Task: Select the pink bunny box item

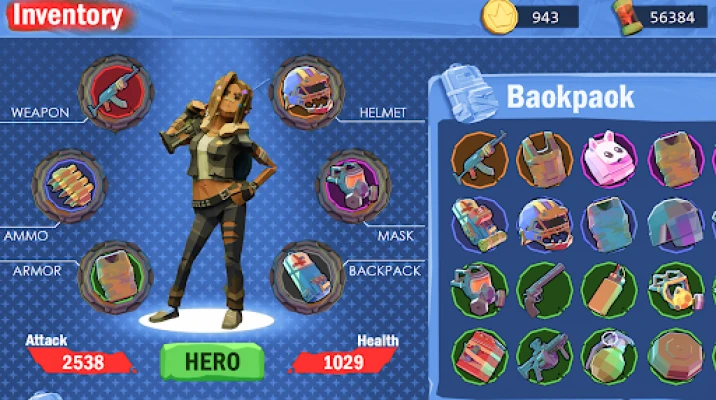Action: coord(611,160)
